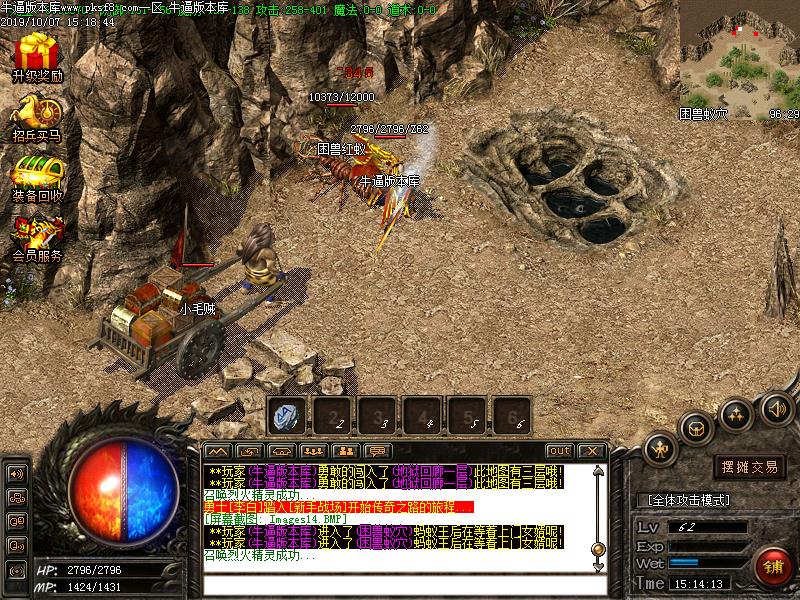This screenshot has height=600, width=800.
Task: Open the red 铺 shop button
Action: 771,565
